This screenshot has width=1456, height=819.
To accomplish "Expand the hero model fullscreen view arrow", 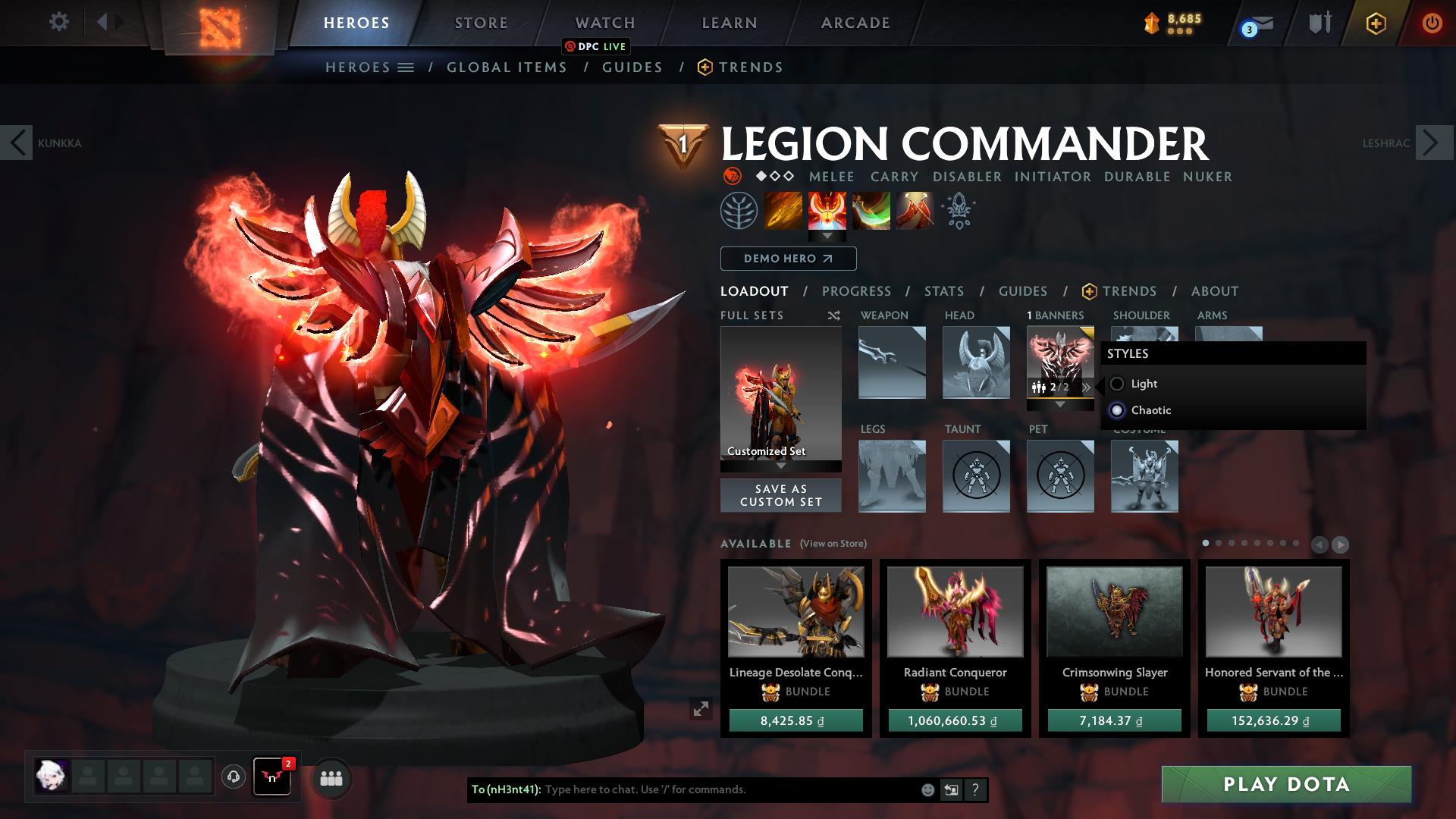I will tap(700, 708).
